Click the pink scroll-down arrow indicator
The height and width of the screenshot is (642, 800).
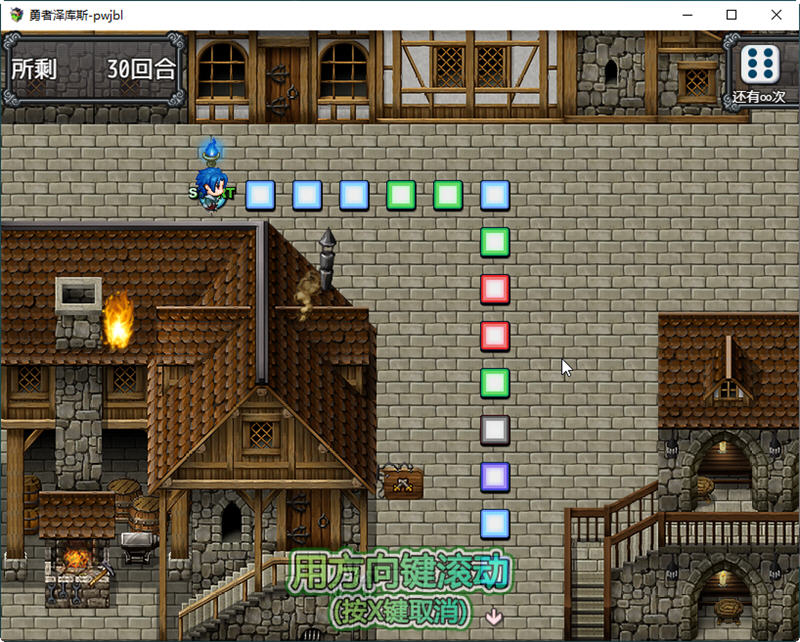(493, 616)
